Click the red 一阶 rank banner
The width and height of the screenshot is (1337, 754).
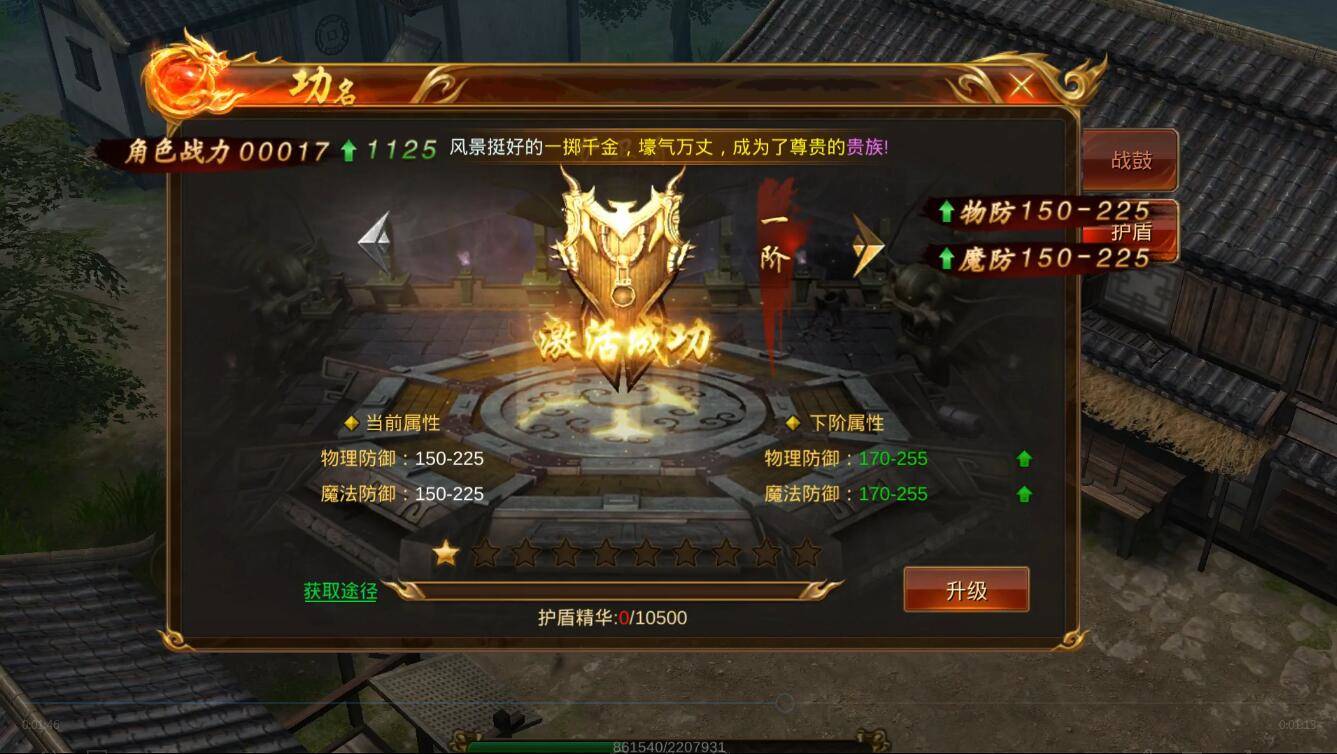coord(776,240)
